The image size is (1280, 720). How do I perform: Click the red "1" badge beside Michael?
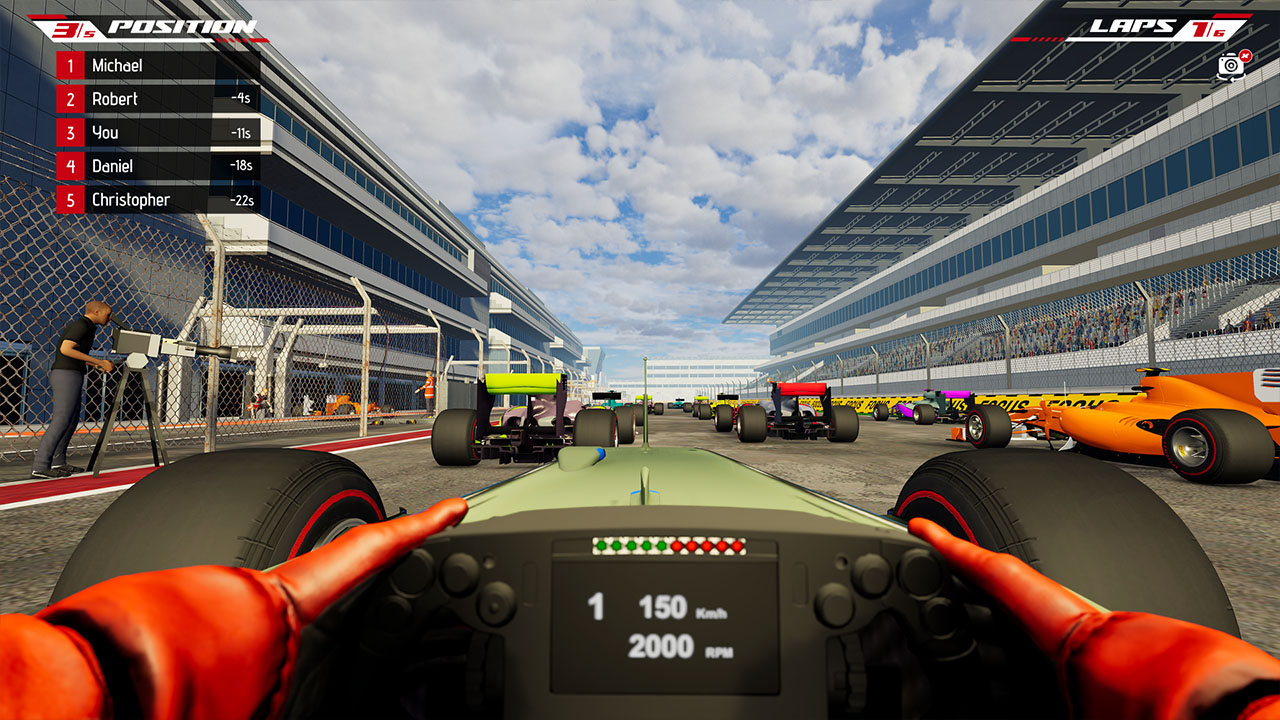(x=70, y=65)
